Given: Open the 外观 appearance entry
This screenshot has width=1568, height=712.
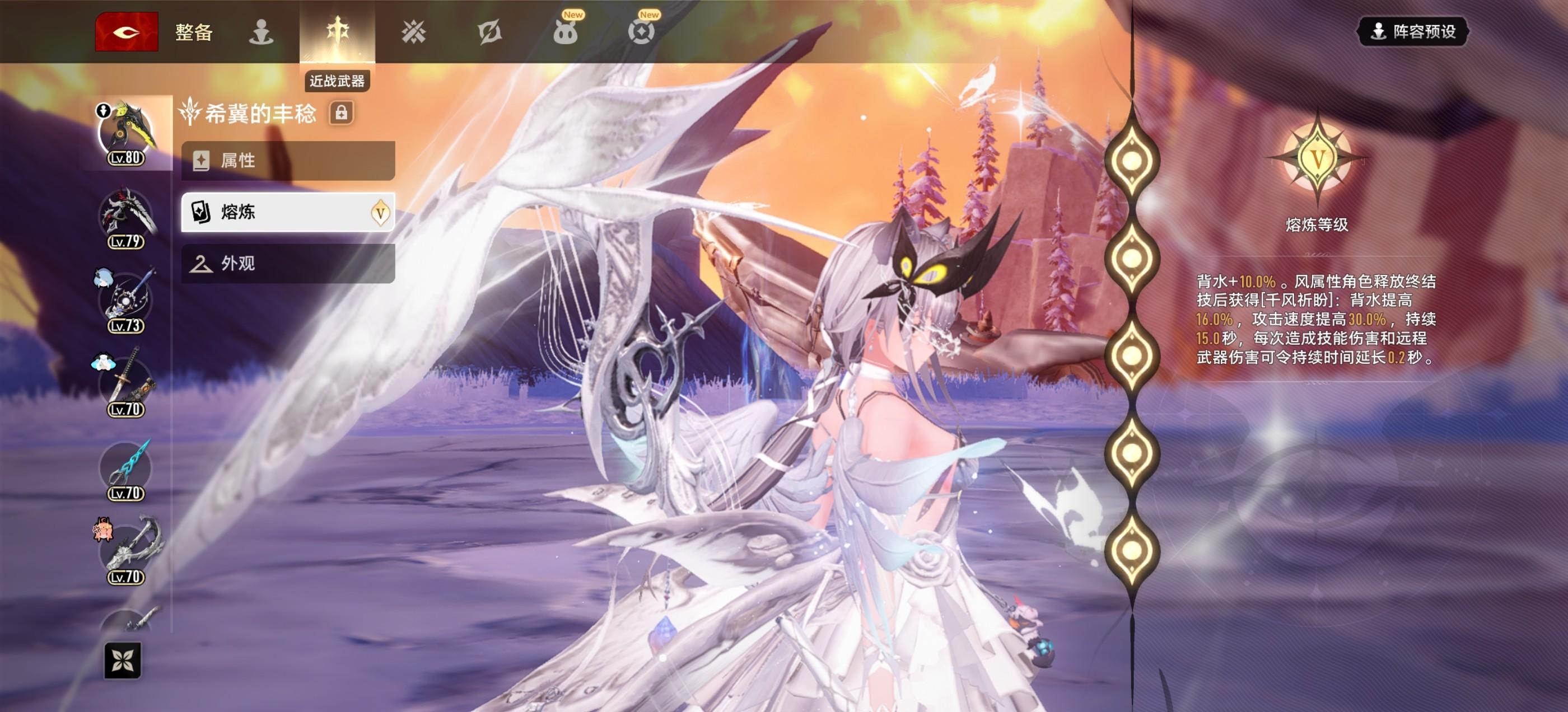Looking at the screenshot, I should tap(288, 264).
